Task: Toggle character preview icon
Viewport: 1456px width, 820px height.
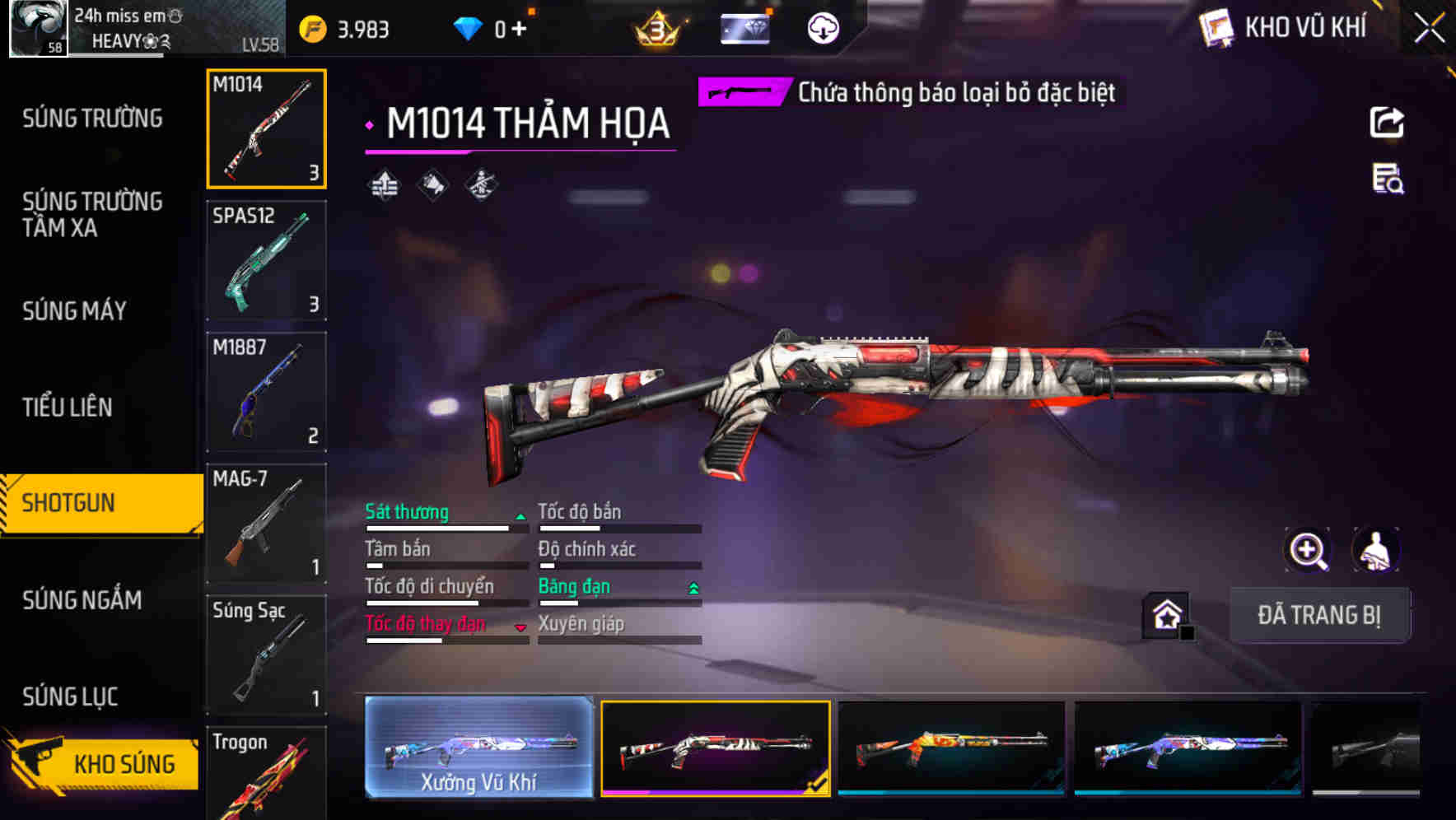Action: tap(1375, 550)
